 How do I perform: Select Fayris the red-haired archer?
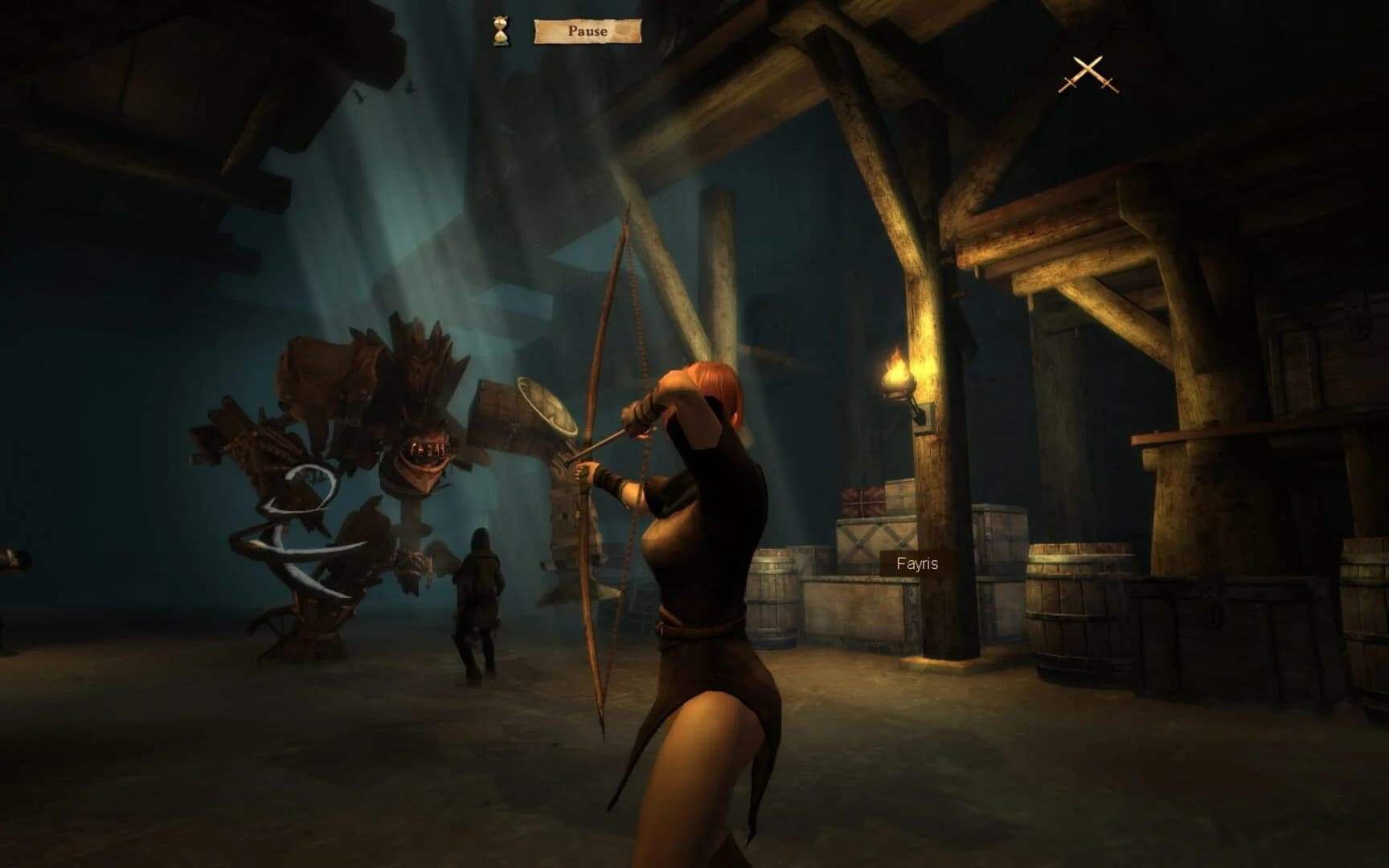point(699,563)
